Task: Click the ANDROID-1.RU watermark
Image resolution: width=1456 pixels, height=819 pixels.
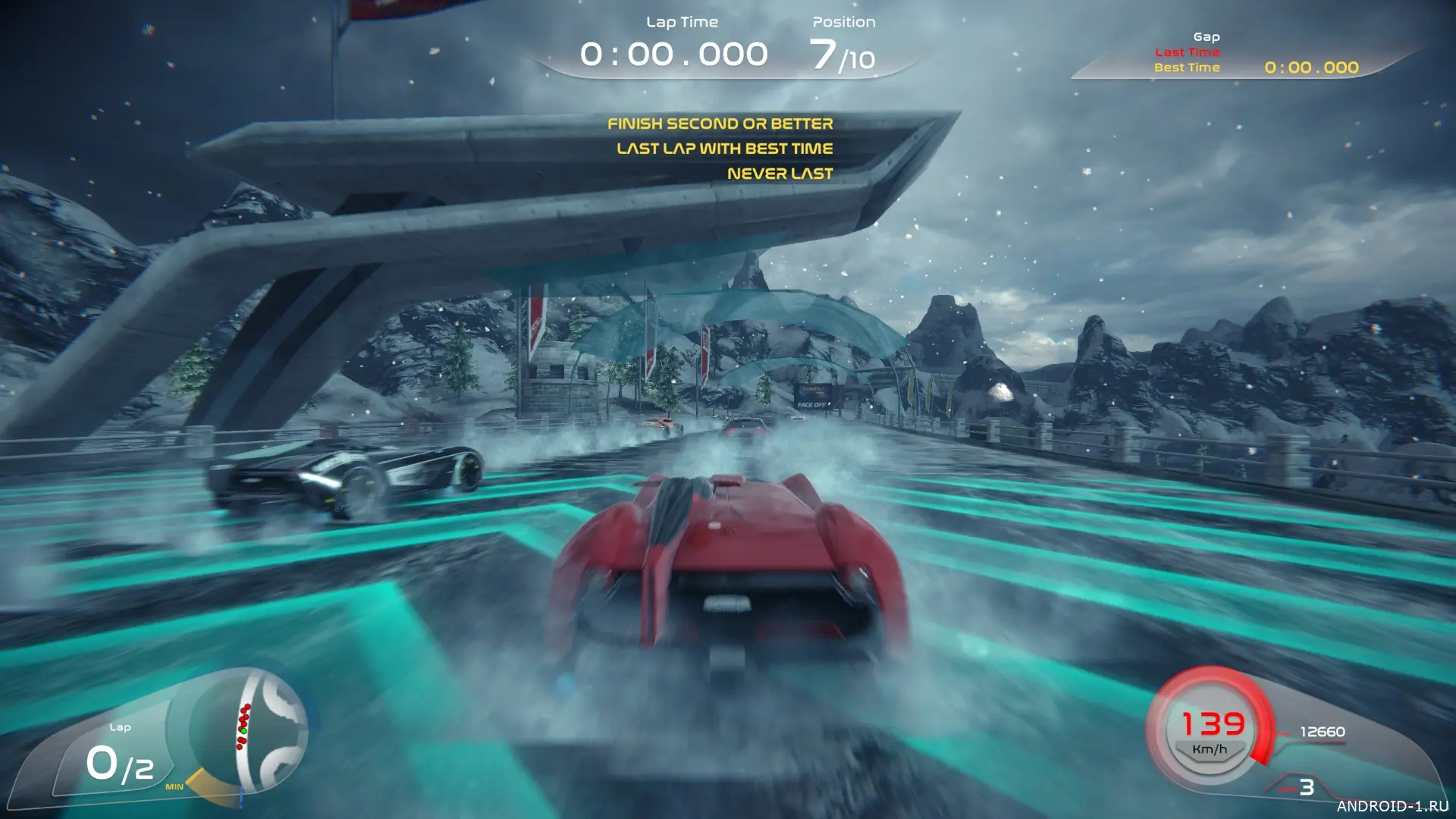Action: tap(1392, 805)
